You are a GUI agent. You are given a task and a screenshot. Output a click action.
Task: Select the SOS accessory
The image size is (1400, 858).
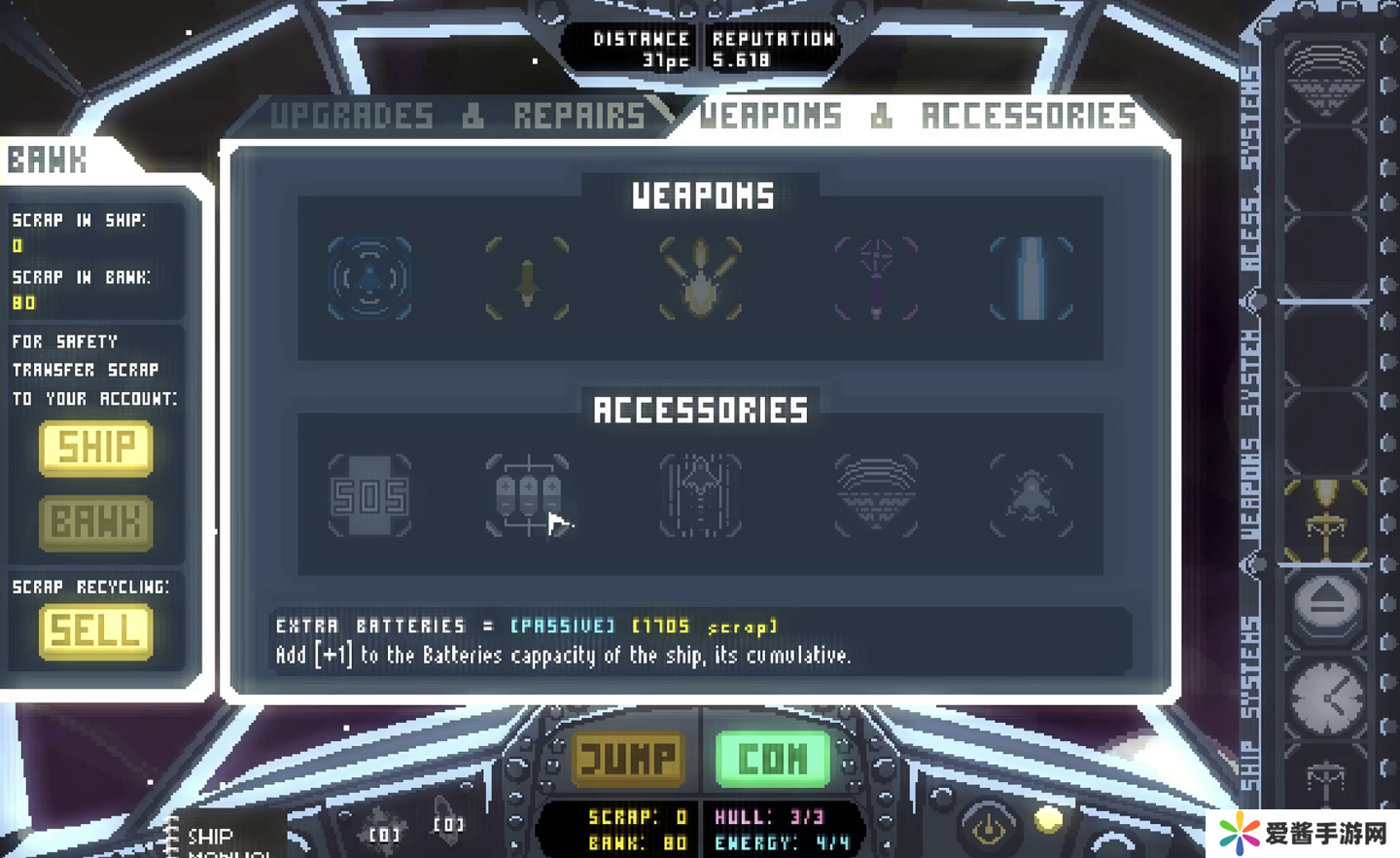(369, 496)
